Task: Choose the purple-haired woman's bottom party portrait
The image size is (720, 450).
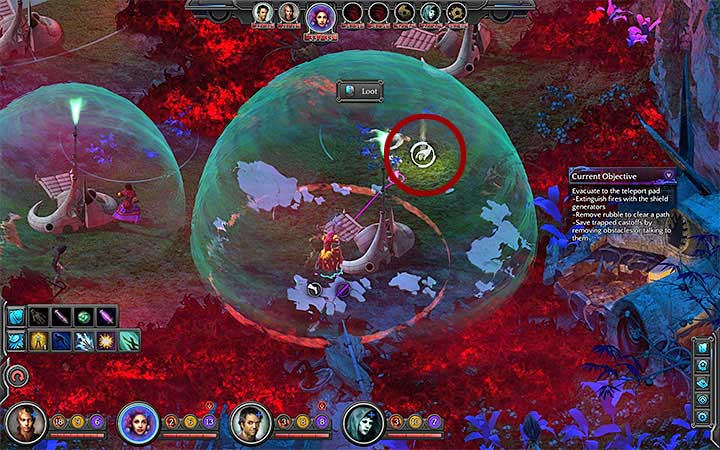Action: pyautogui.click(x=137, y=424)
